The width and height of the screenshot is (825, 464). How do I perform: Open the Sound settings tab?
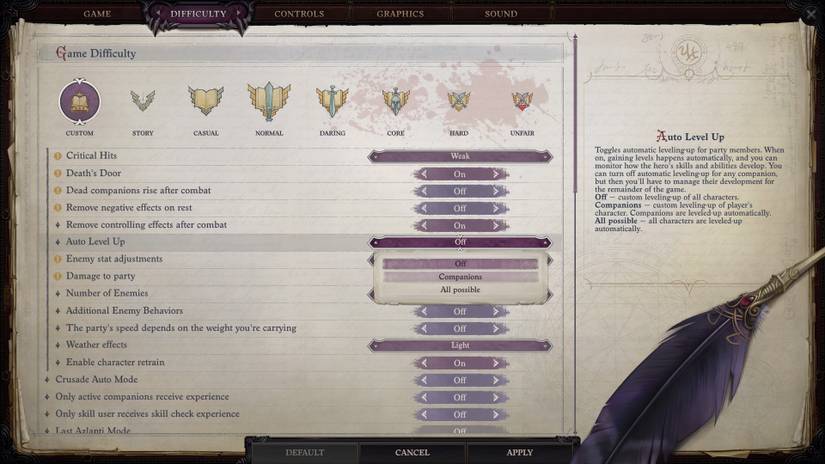click(501, 14)
